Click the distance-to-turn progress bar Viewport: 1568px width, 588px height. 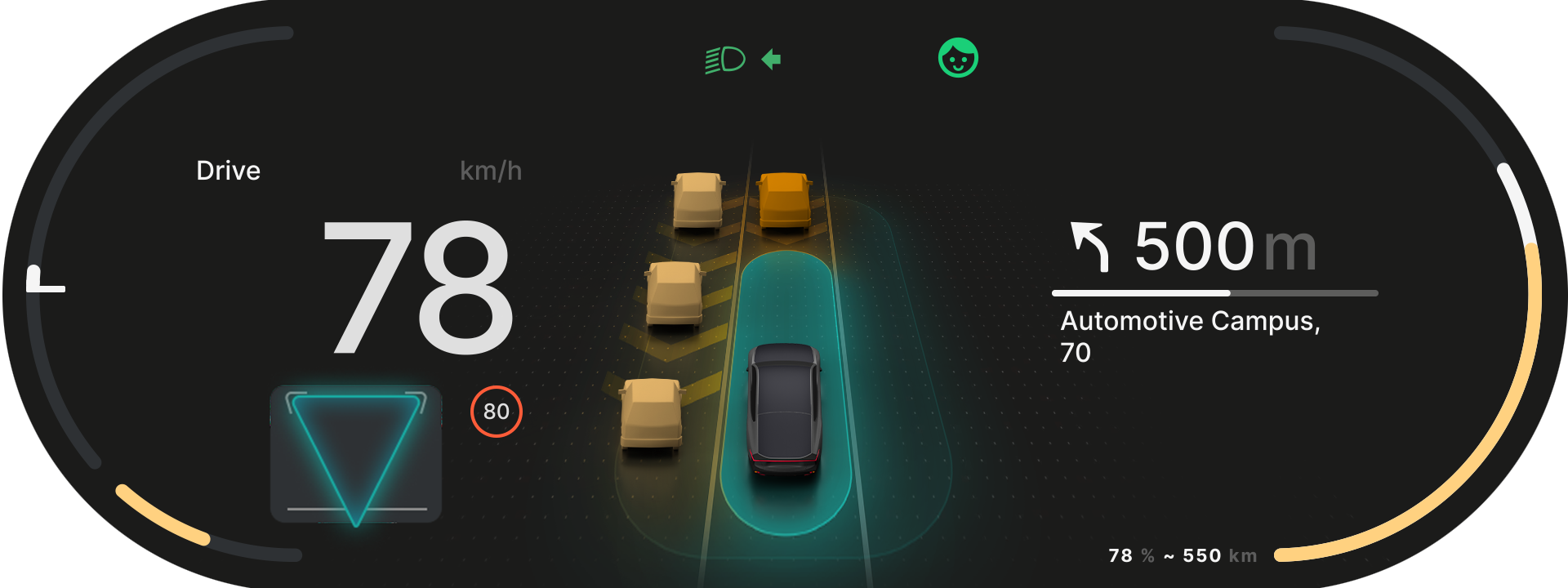pyautogui.click(x=1217, y=292)
